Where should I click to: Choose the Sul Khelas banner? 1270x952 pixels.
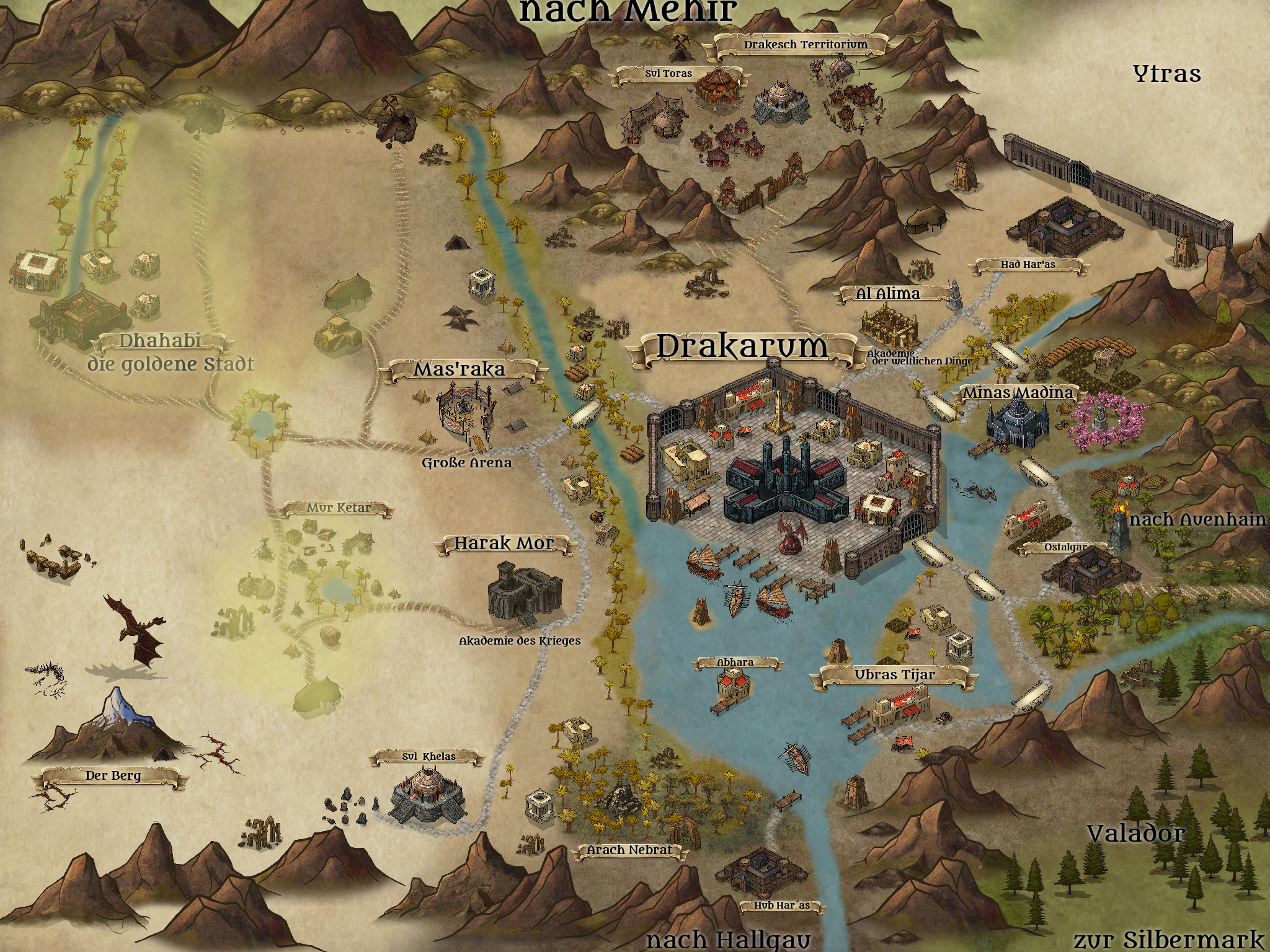click(x=428, y=757)
